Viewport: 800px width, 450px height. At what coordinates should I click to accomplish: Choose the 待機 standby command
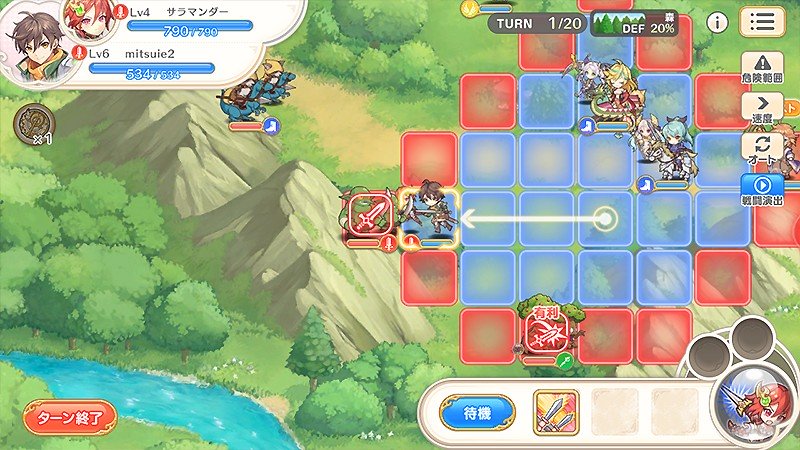477,411
